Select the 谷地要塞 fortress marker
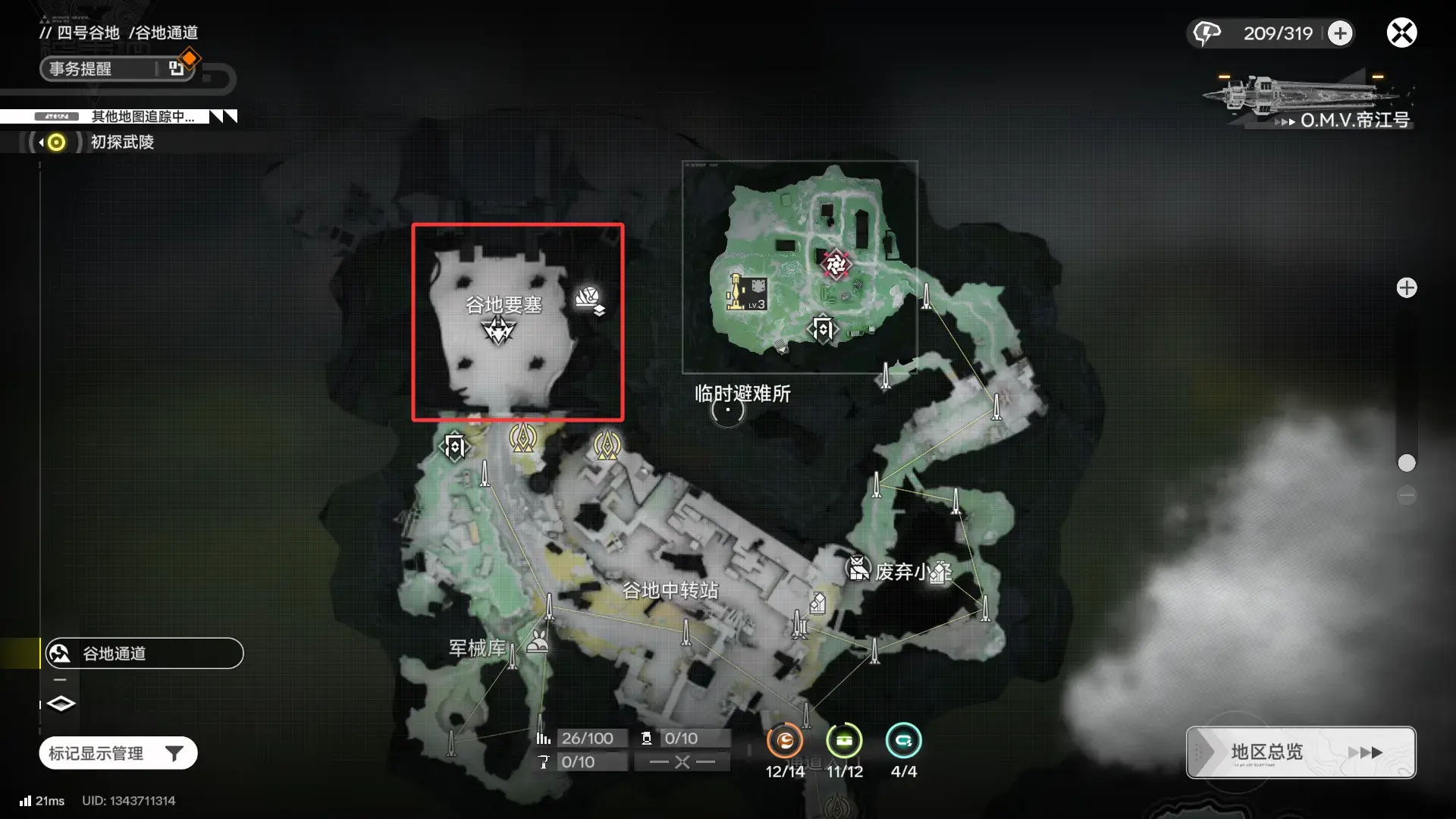The image size is (1456, 819). pos(499,330)
